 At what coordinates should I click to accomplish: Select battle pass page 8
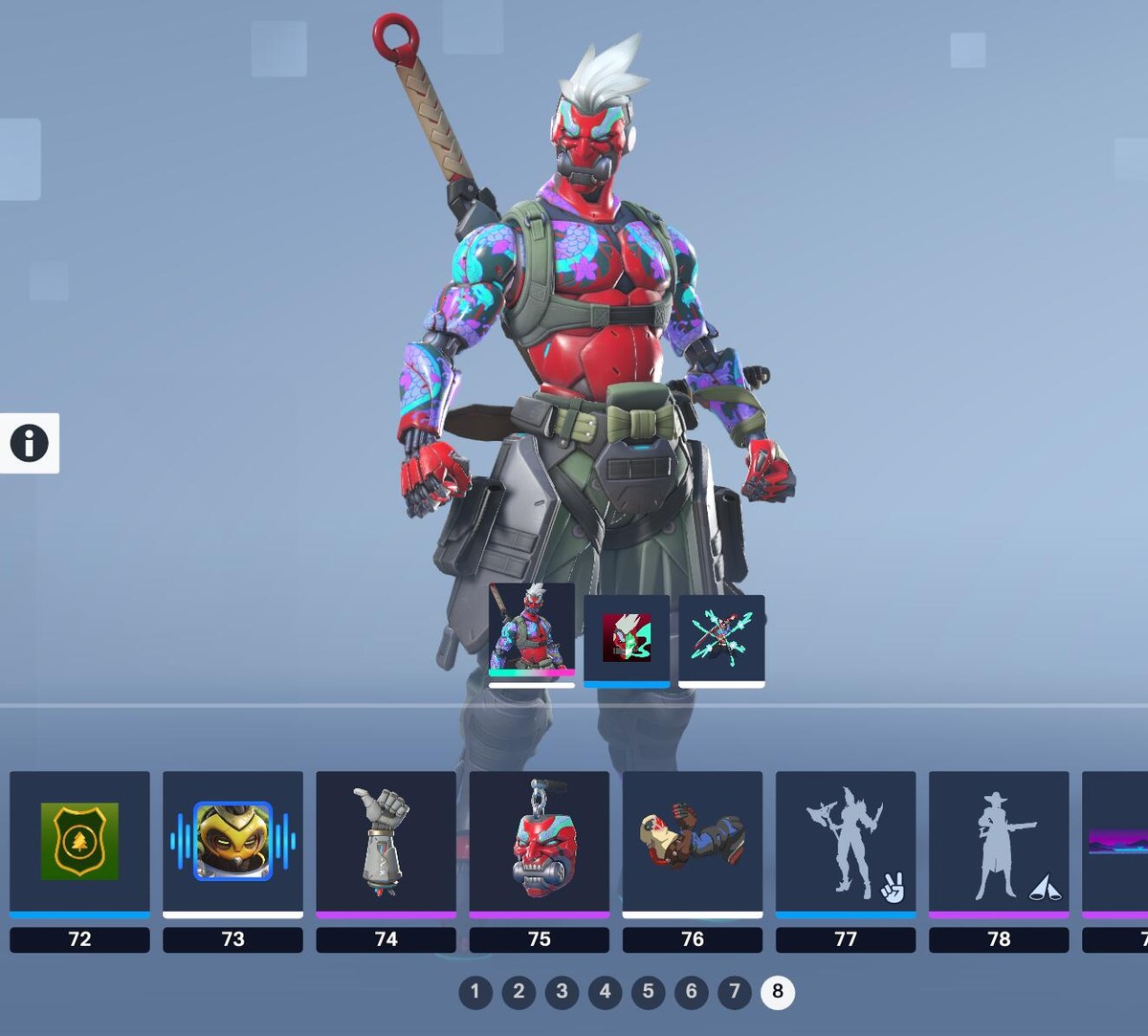[x=778, y=992]
